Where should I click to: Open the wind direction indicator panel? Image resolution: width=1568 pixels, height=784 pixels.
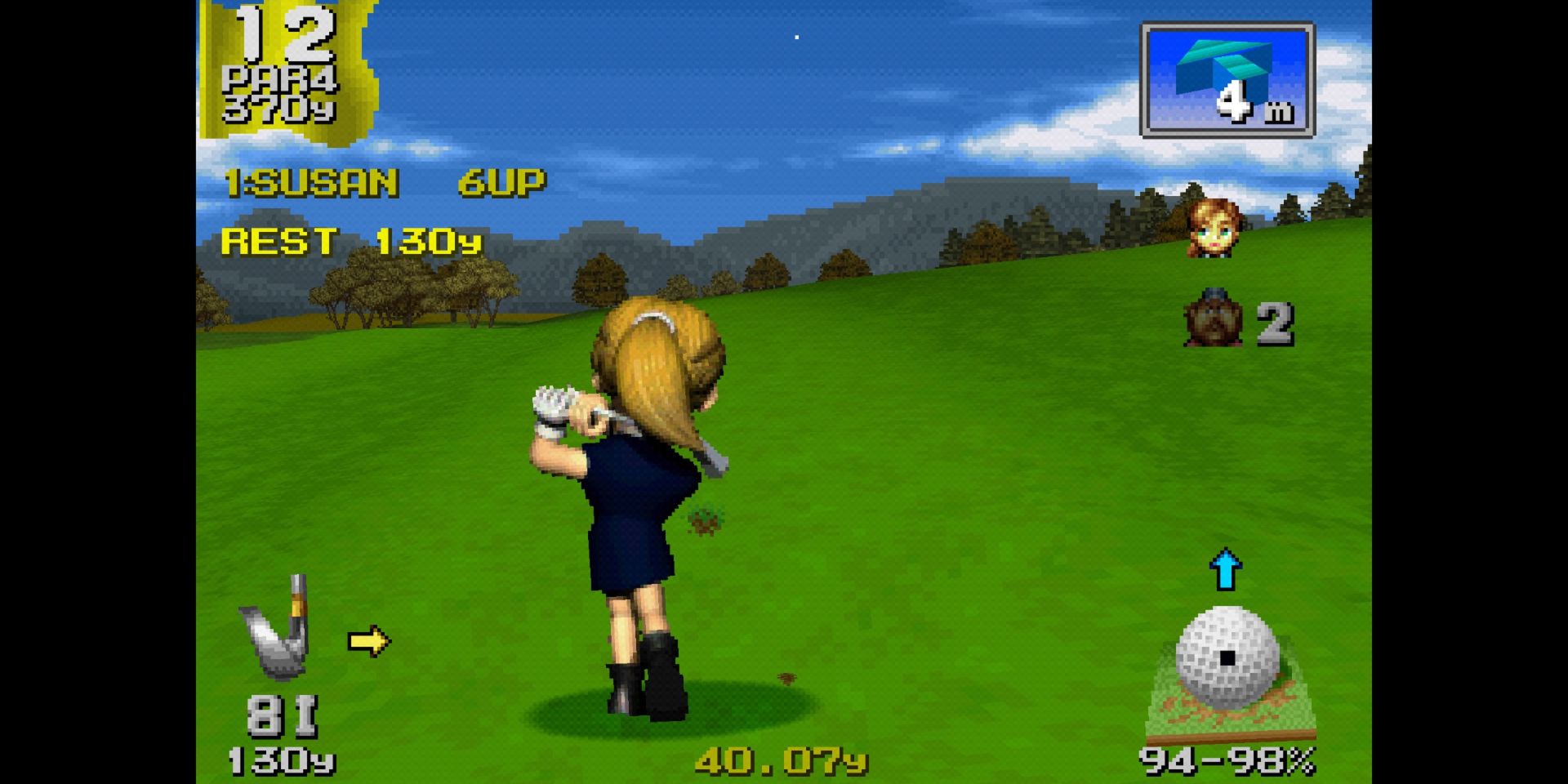(1227, 80)
